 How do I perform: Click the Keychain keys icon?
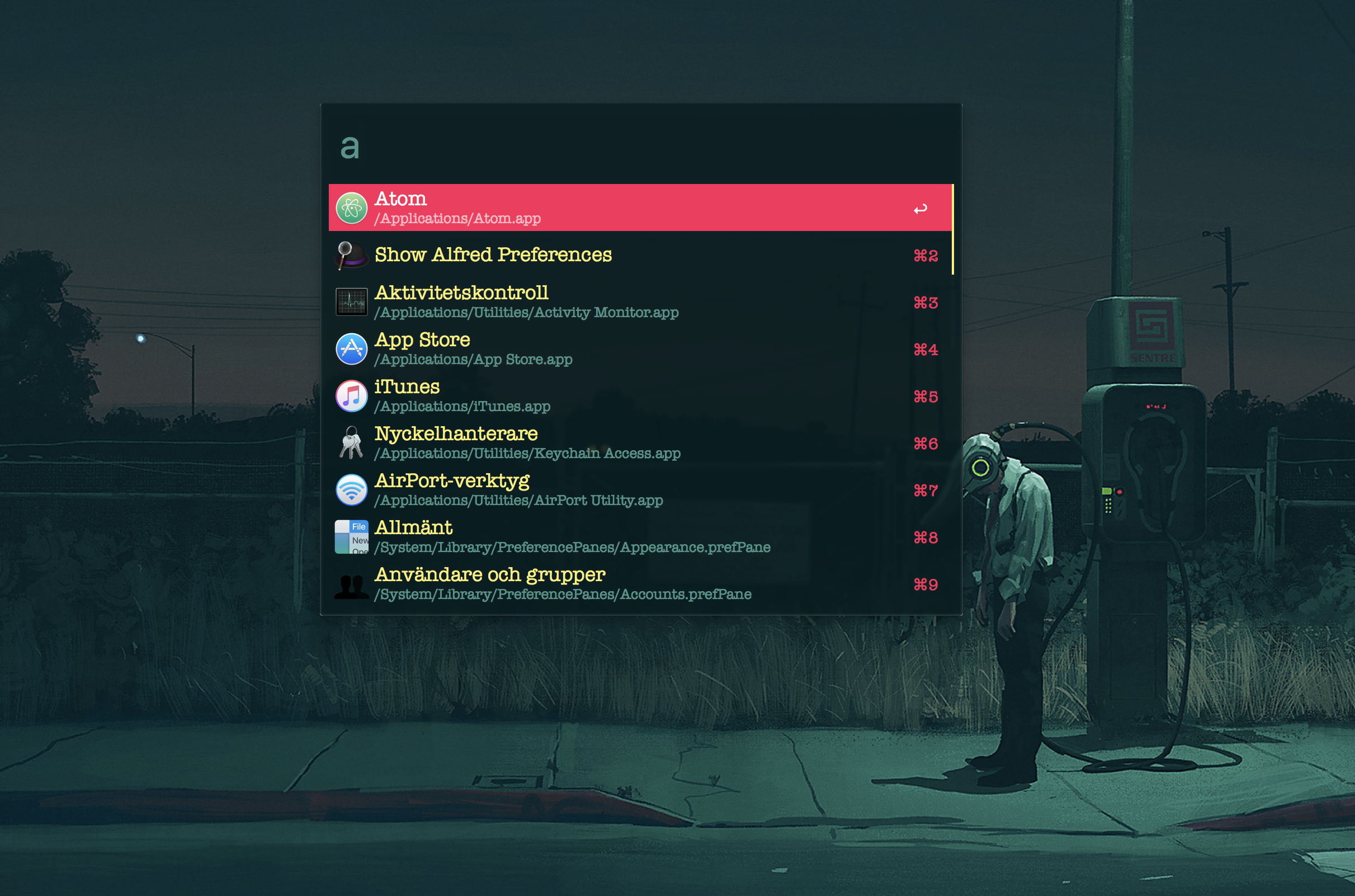[351, 442]
